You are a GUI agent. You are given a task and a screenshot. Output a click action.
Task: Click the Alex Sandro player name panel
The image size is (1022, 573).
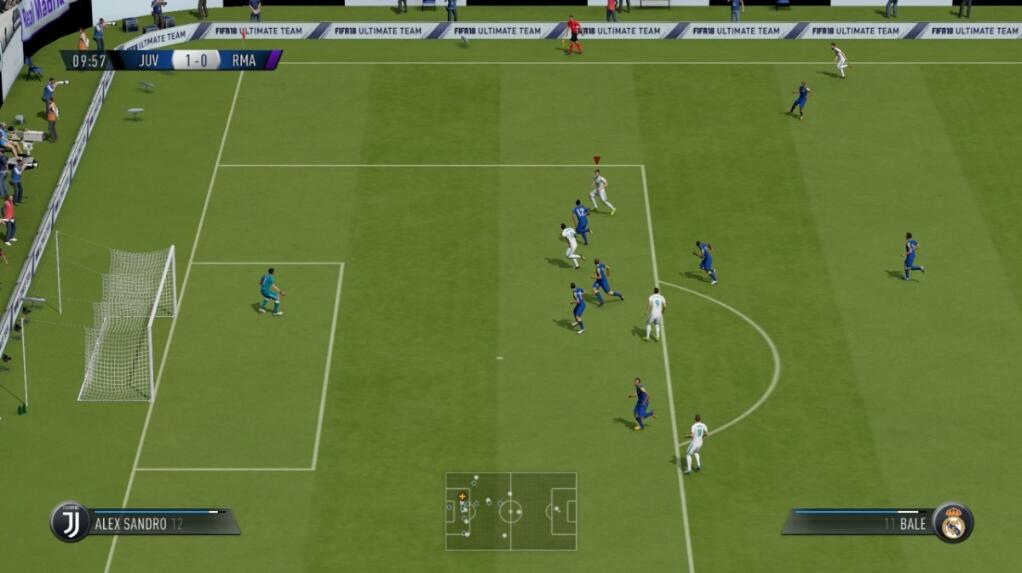click(160, 522)
